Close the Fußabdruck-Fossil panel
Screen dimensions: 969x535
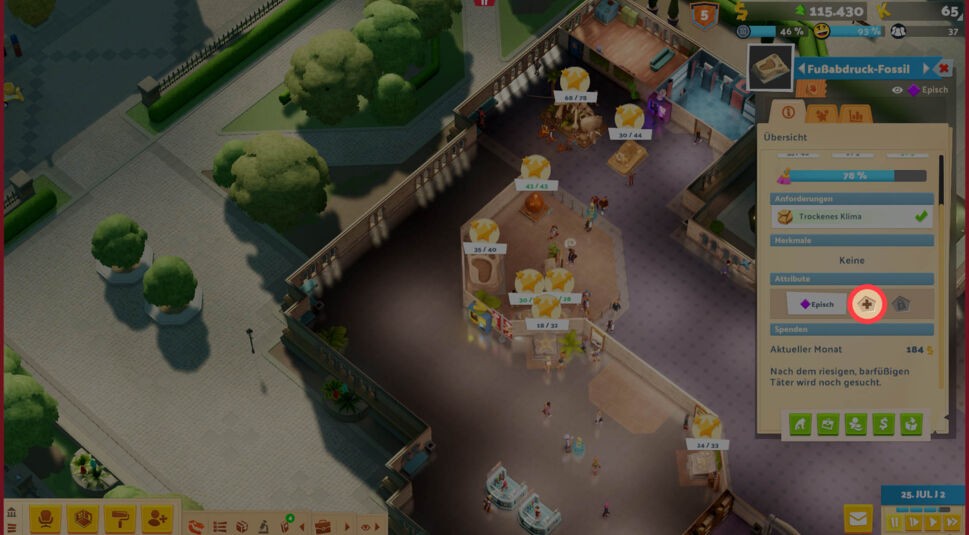(944, 68)
